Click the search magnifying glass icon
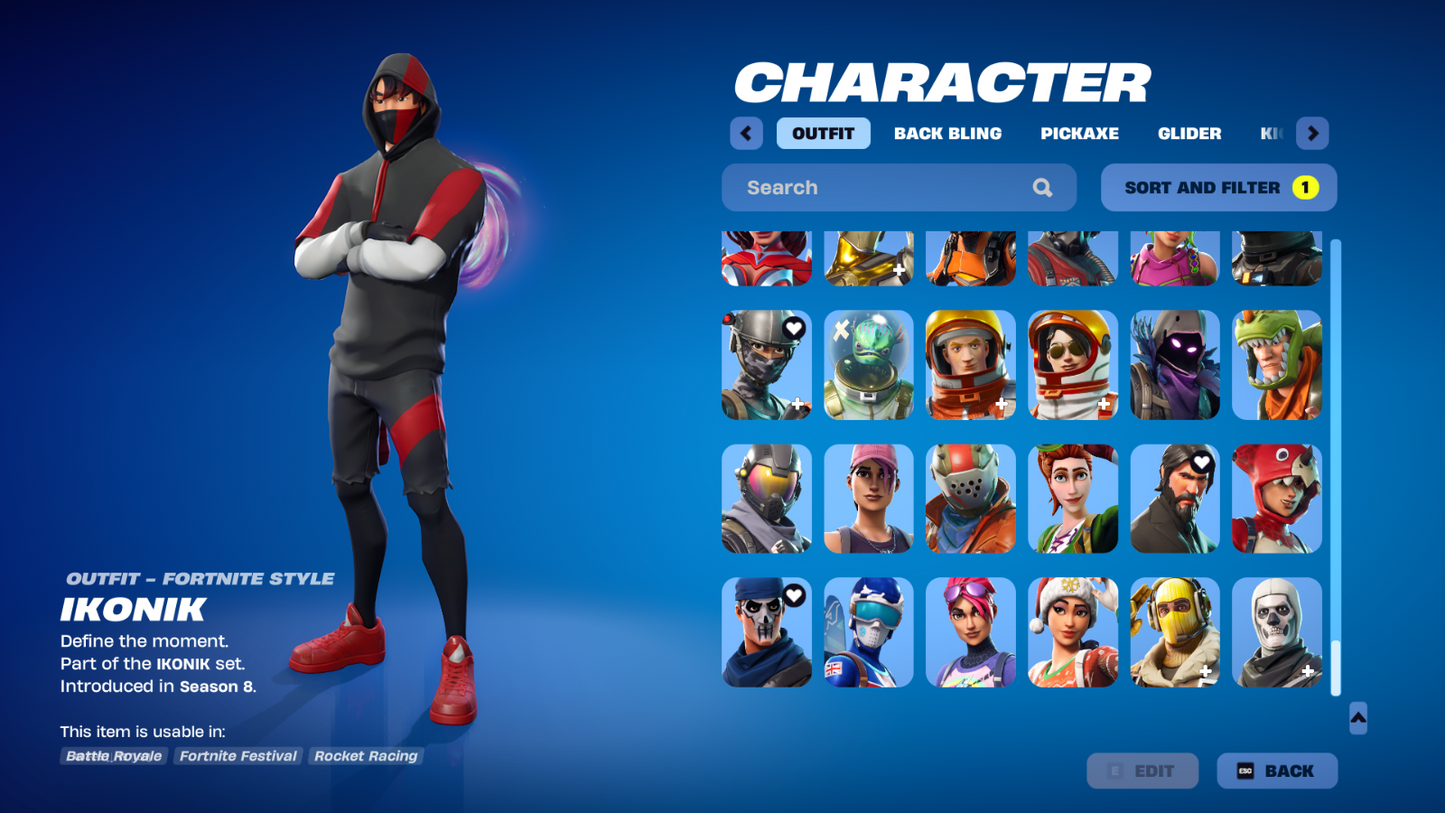The width and height of the screenshot is (1445, 813). point(1042,187)
